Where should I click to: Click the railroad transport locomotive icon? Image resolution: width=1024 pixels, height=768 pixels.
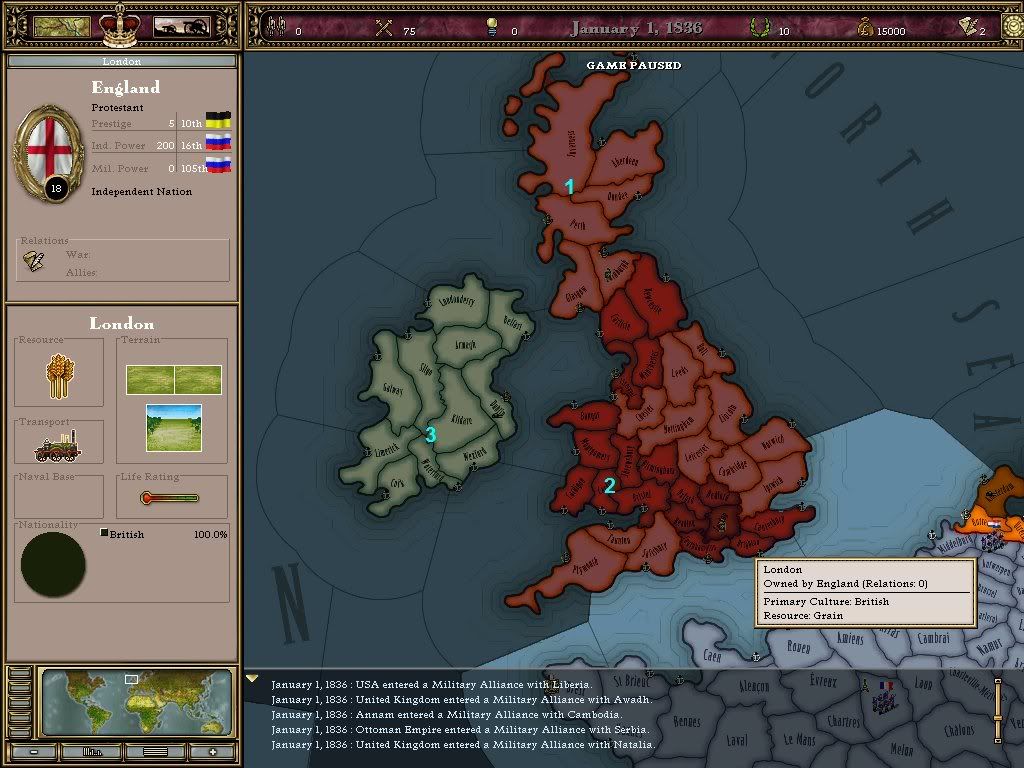coord(60,447)
